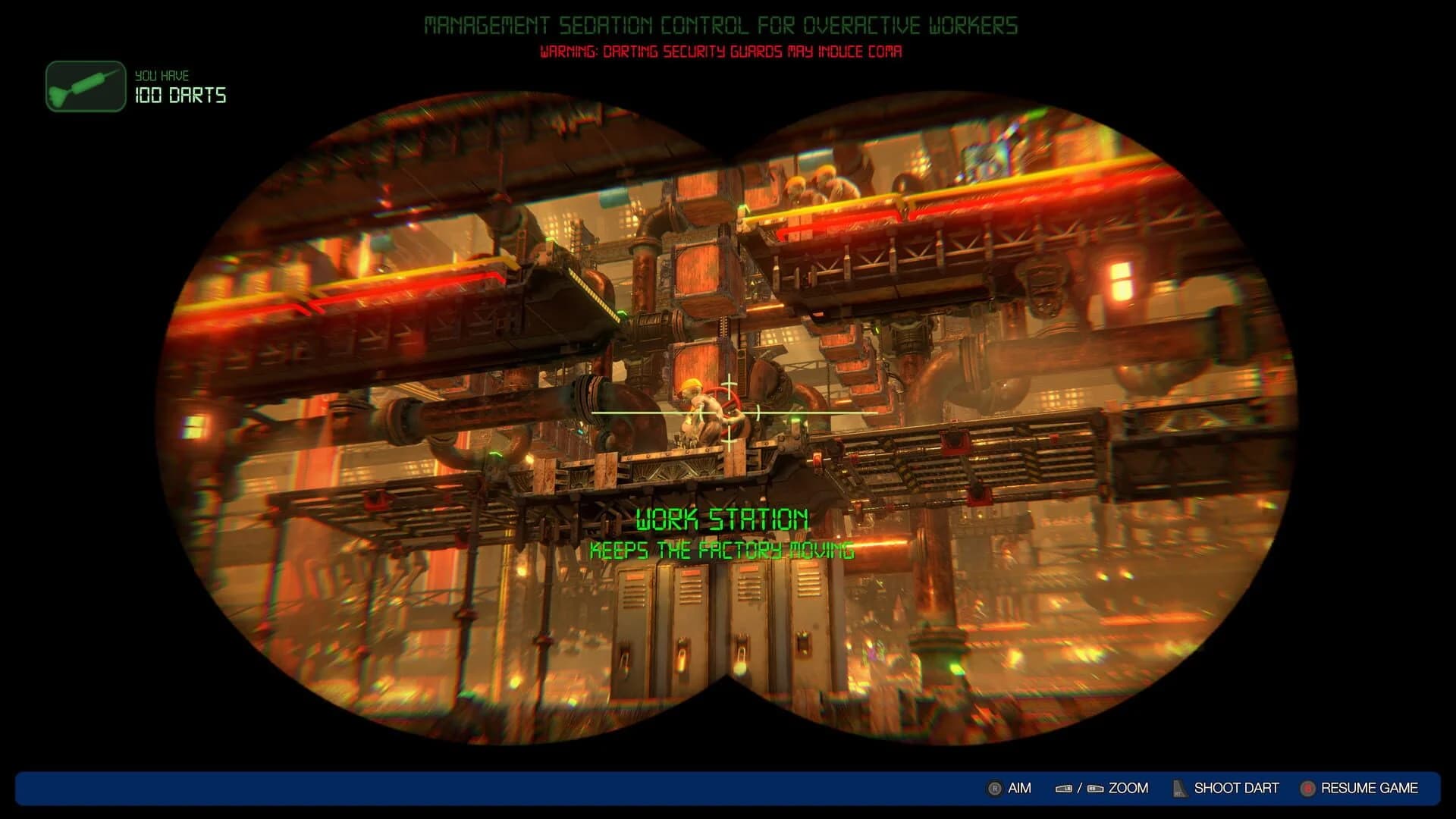Click the LB bumper ZOOM icon
This screenshot has width=1456, height=819.
(x=1062, y=789)
